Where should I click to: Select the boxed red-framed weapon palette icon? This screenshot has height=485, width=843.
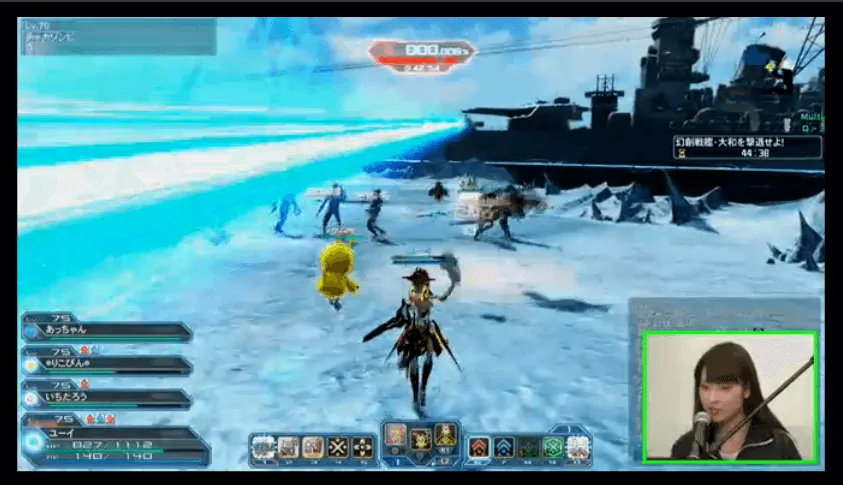tap(396, 433)
